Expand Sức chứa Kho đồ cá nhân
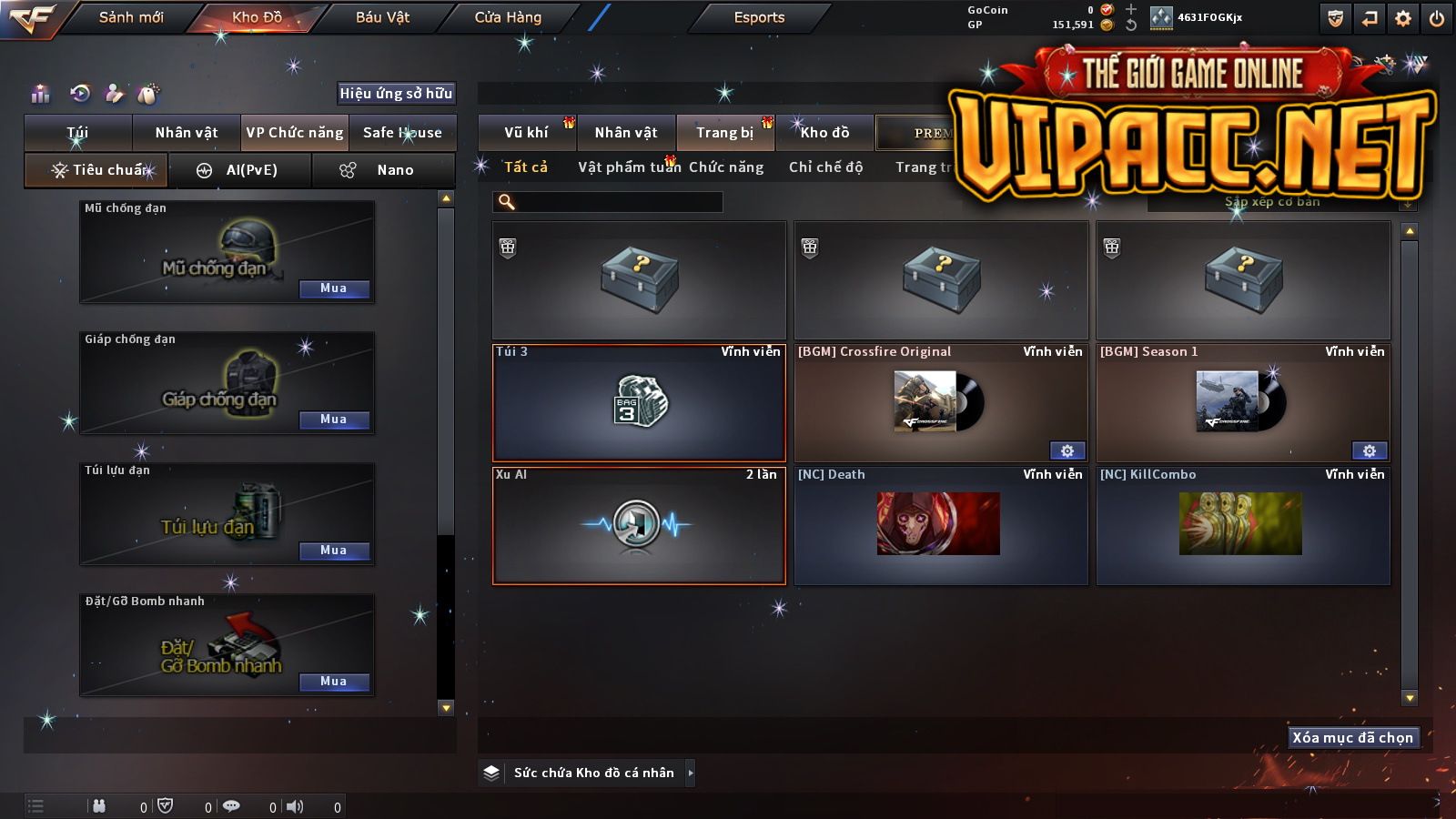Viewport: 1456px width, 819px height. click(690, 773)
